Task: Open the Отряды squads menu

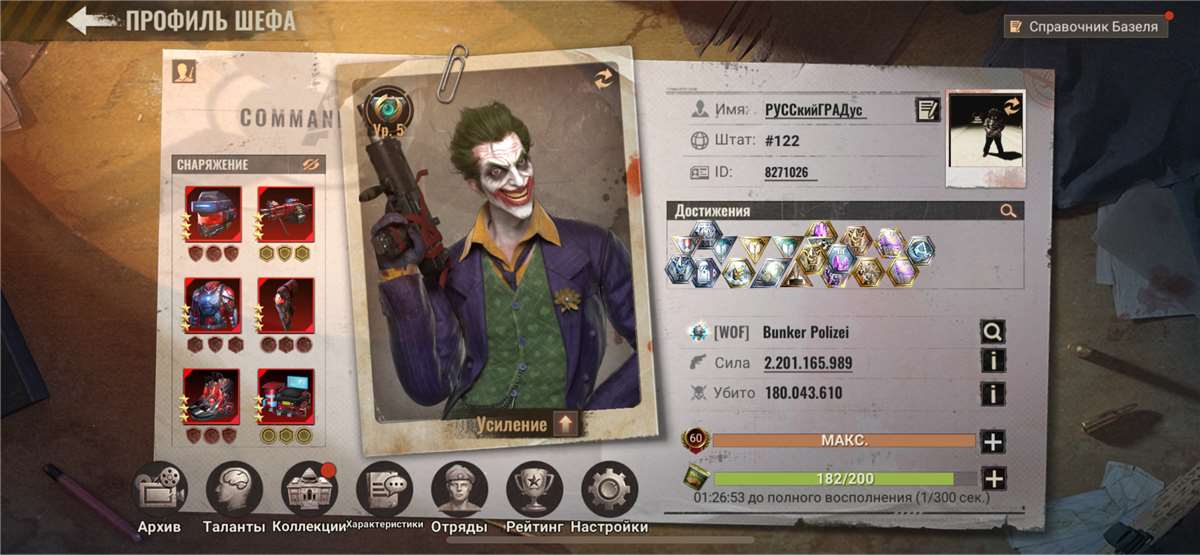Action: [459, 490]
